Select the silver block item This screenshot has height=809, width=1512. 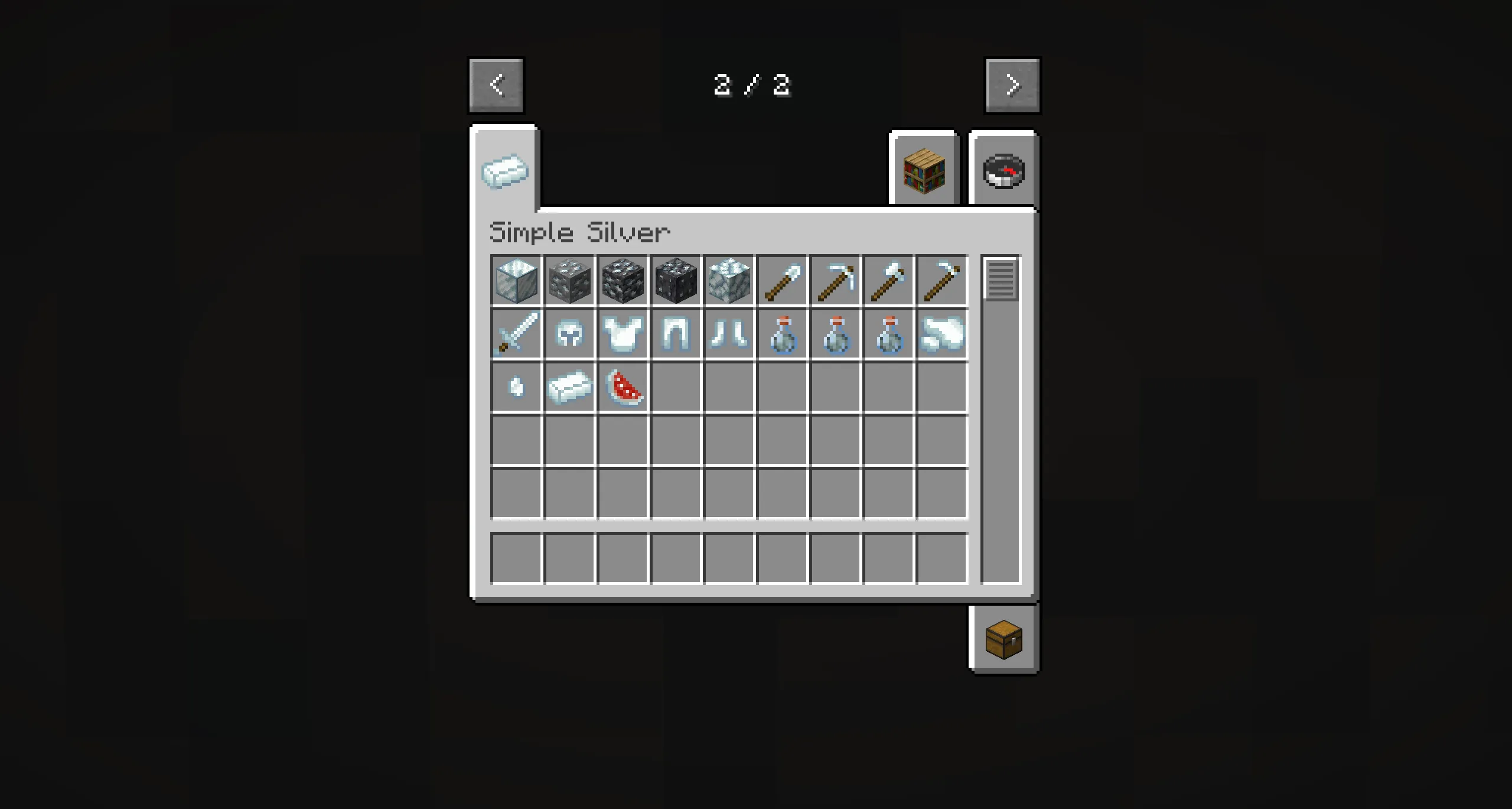[x=516, y=280]
